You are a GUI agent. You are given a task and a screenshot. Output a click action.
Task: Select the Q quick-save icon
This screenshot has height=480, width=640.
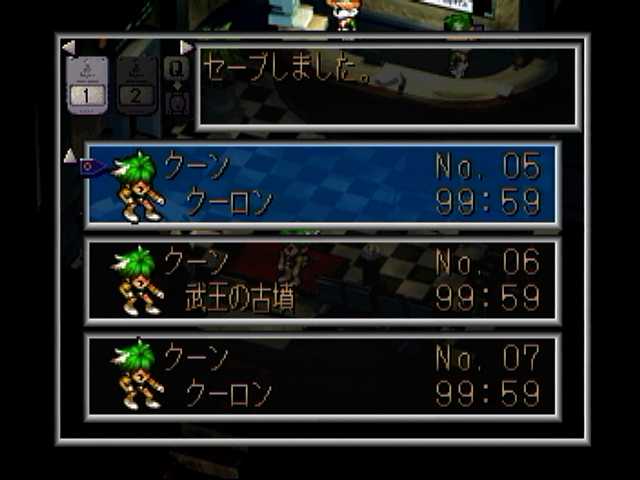pyautogui.click(x=177, y=68)
